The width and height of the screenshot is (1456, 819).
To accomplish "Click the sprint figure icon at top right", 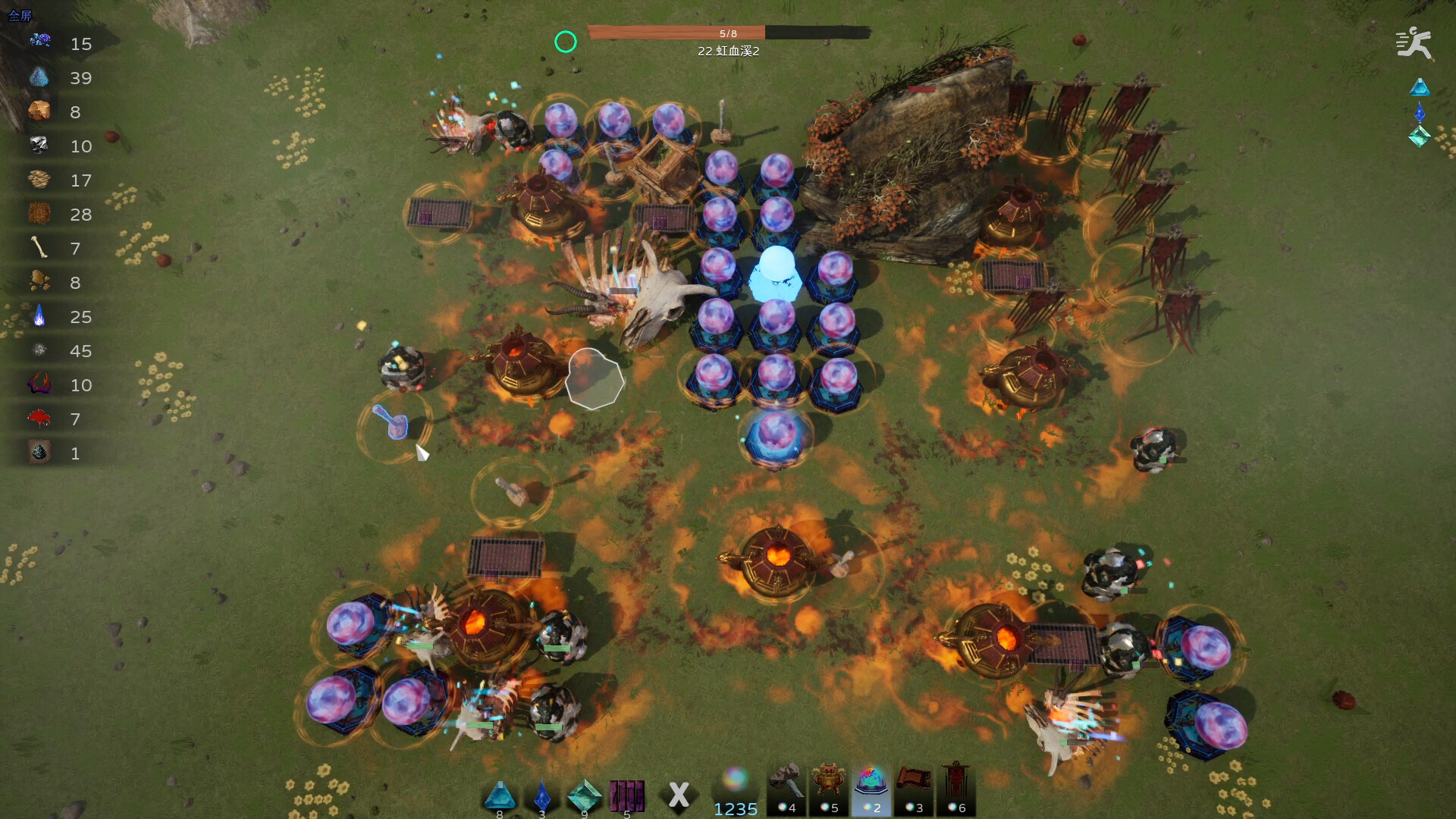I will (1415, 43).
